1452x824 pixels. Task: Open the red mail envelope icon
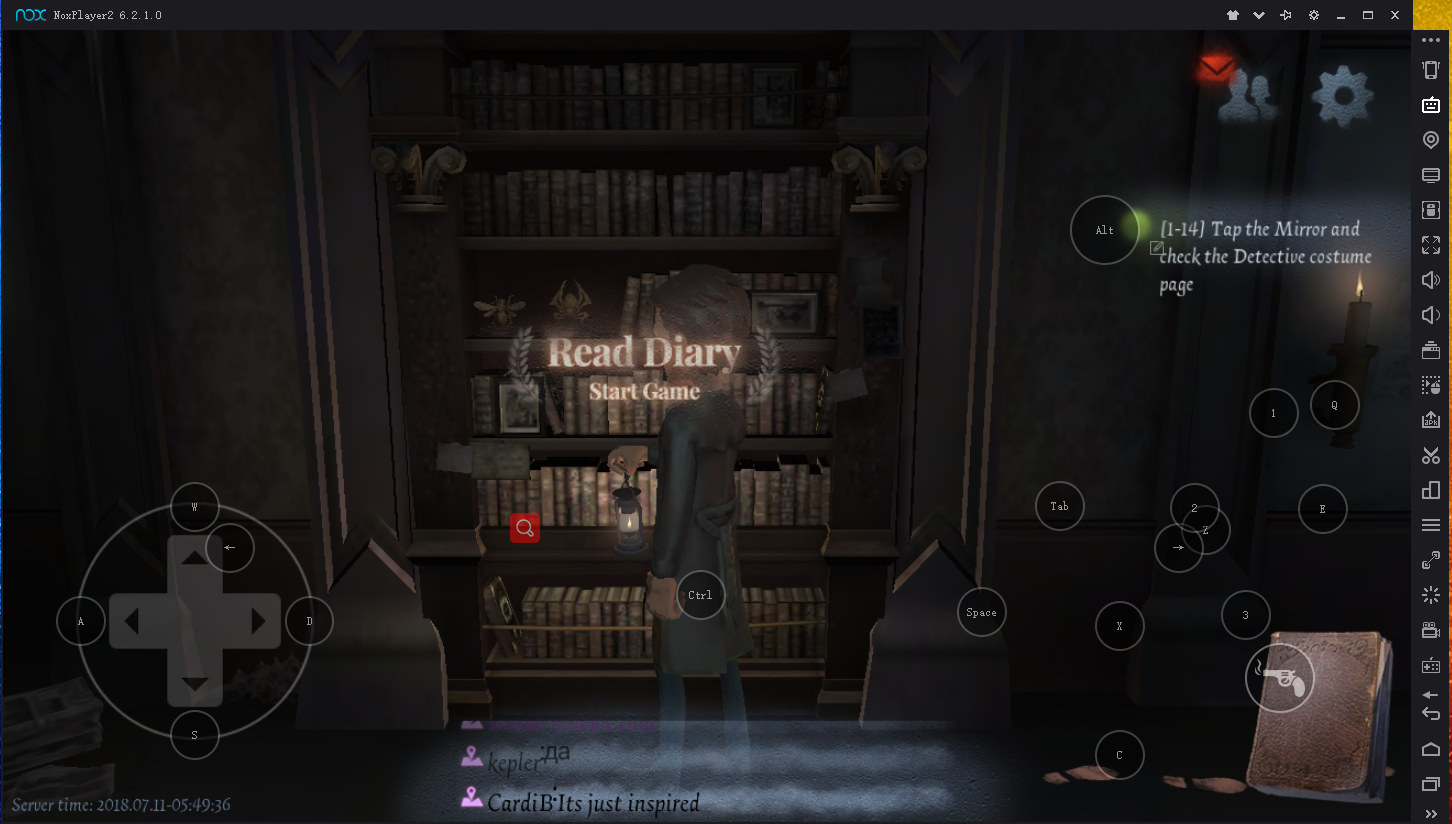pos(1215,68)
